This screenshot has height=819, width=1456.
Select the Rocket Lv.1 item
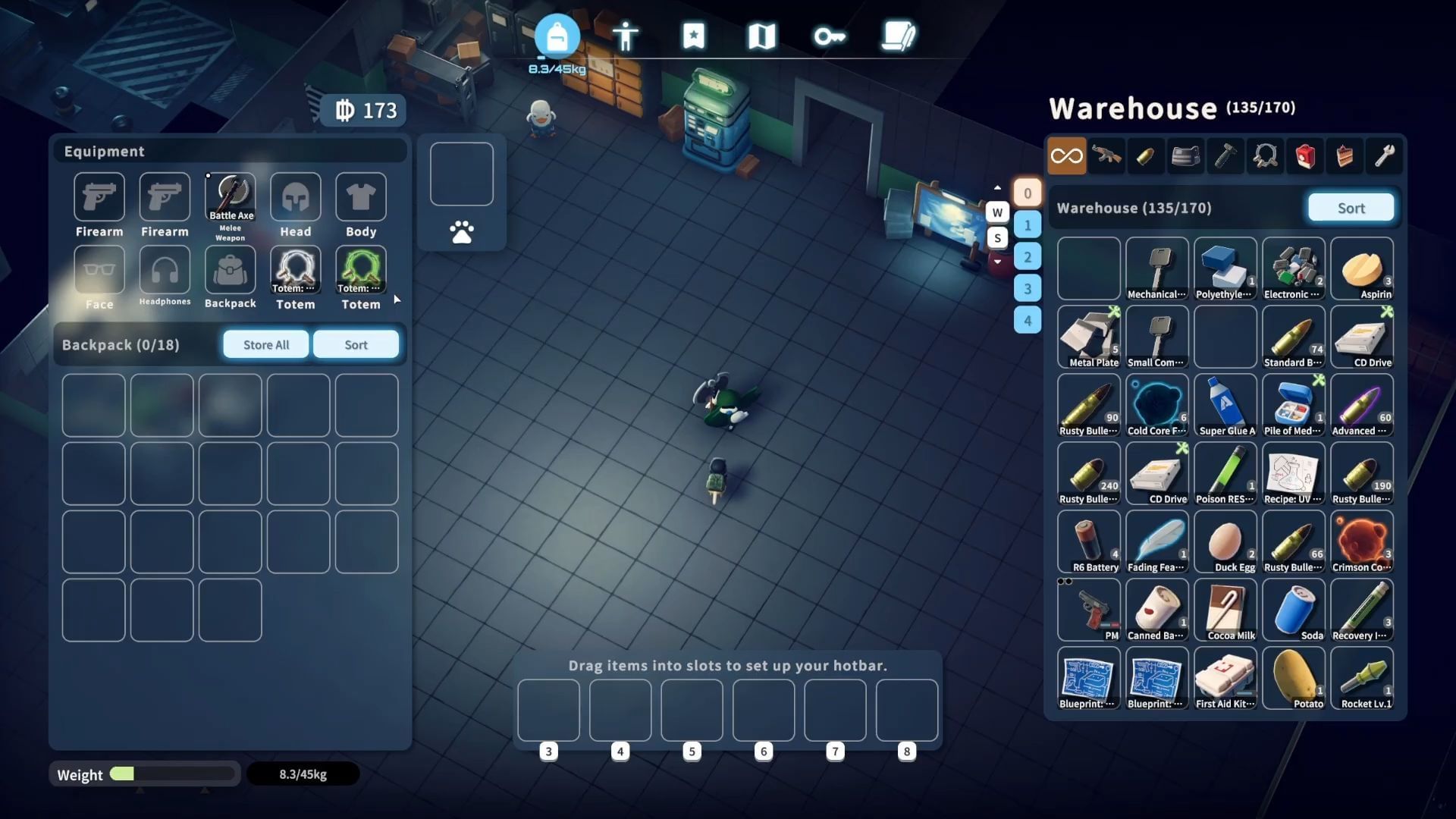click(x=1362, y=679)
